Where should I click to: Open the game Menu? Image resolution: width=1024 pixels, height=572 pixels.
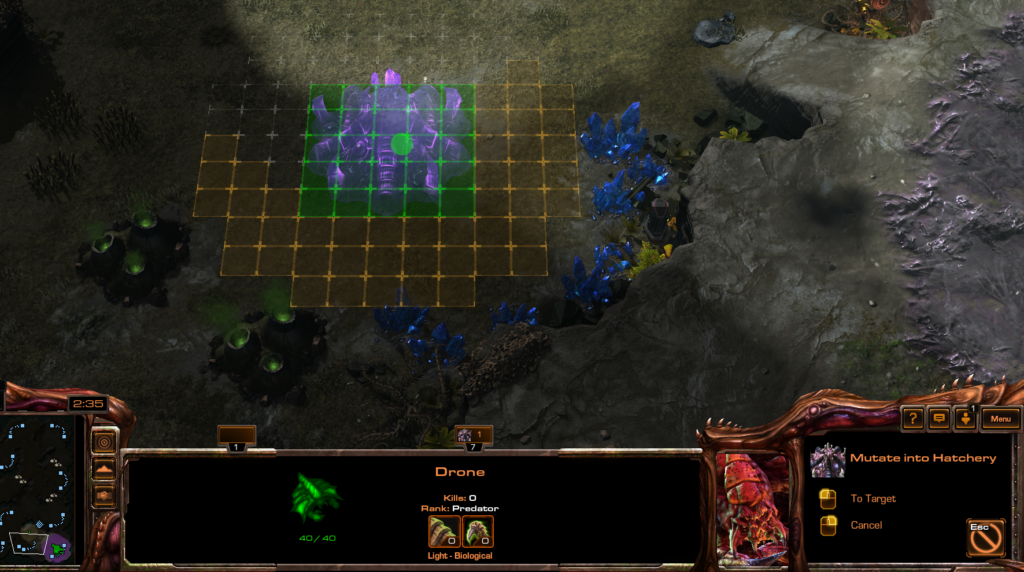tap(1000, 419)
